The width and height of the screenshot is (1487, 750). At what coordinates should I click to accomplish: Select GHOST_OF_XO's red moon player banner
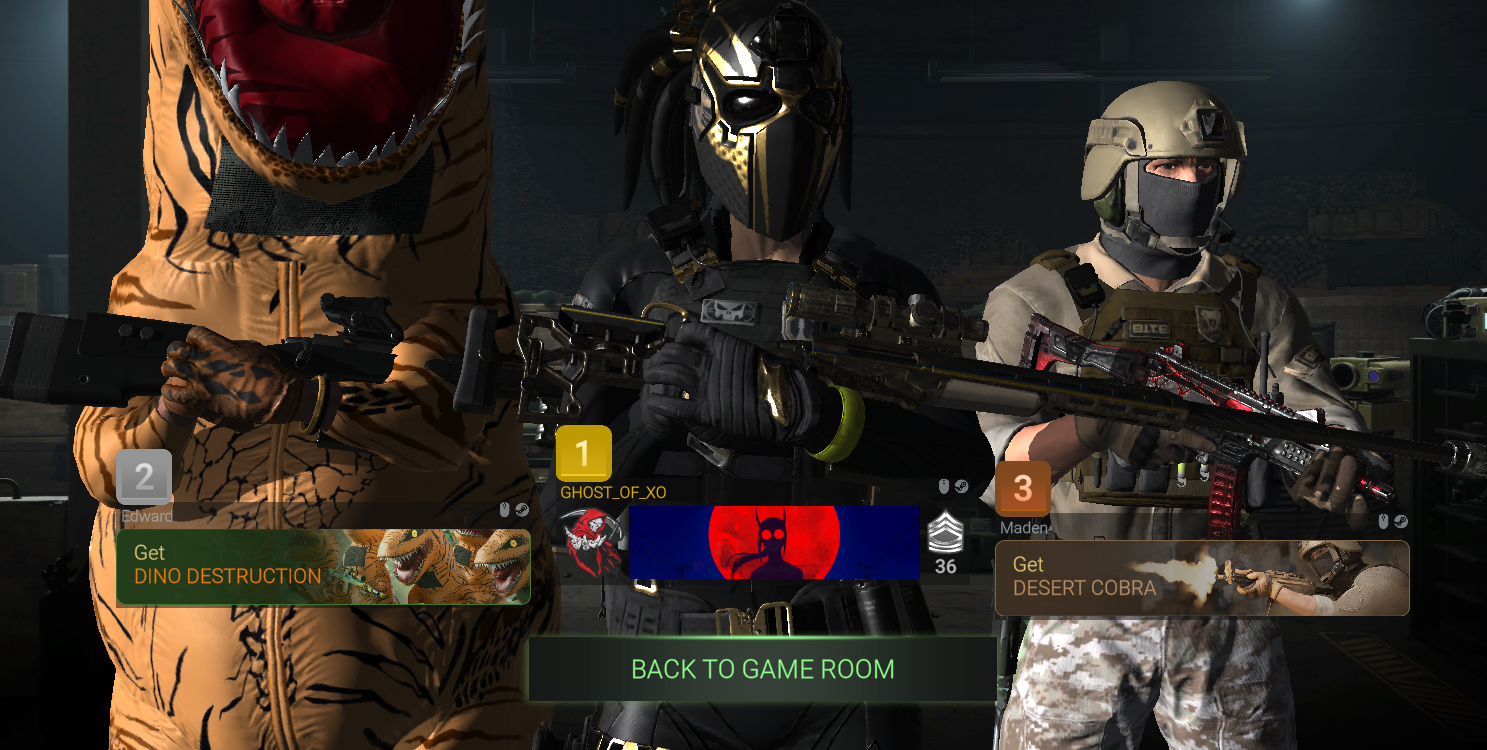click(x=773, y=542)
